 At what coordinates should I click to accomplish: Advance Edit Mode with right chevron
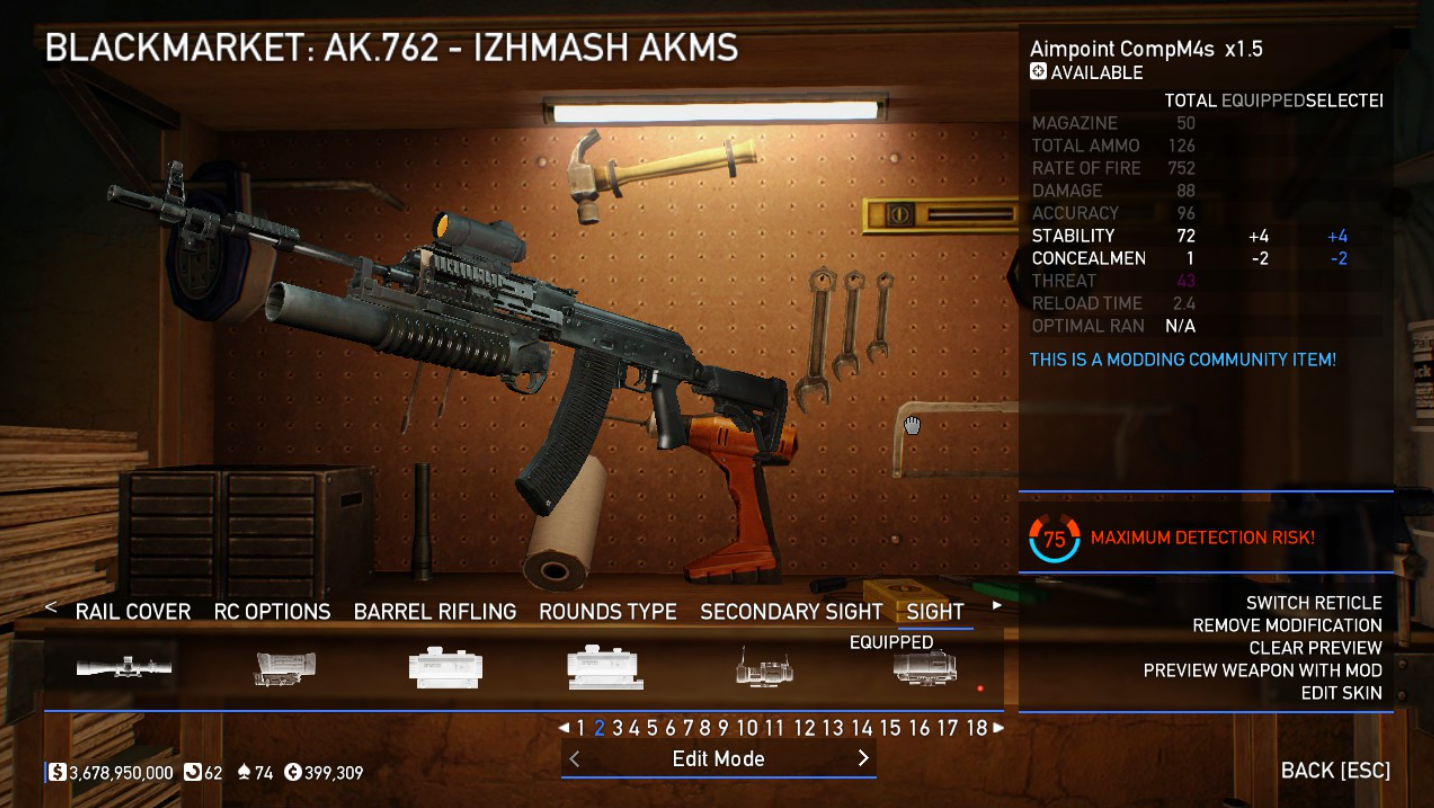pyautogui.click(x=863, y=759)
